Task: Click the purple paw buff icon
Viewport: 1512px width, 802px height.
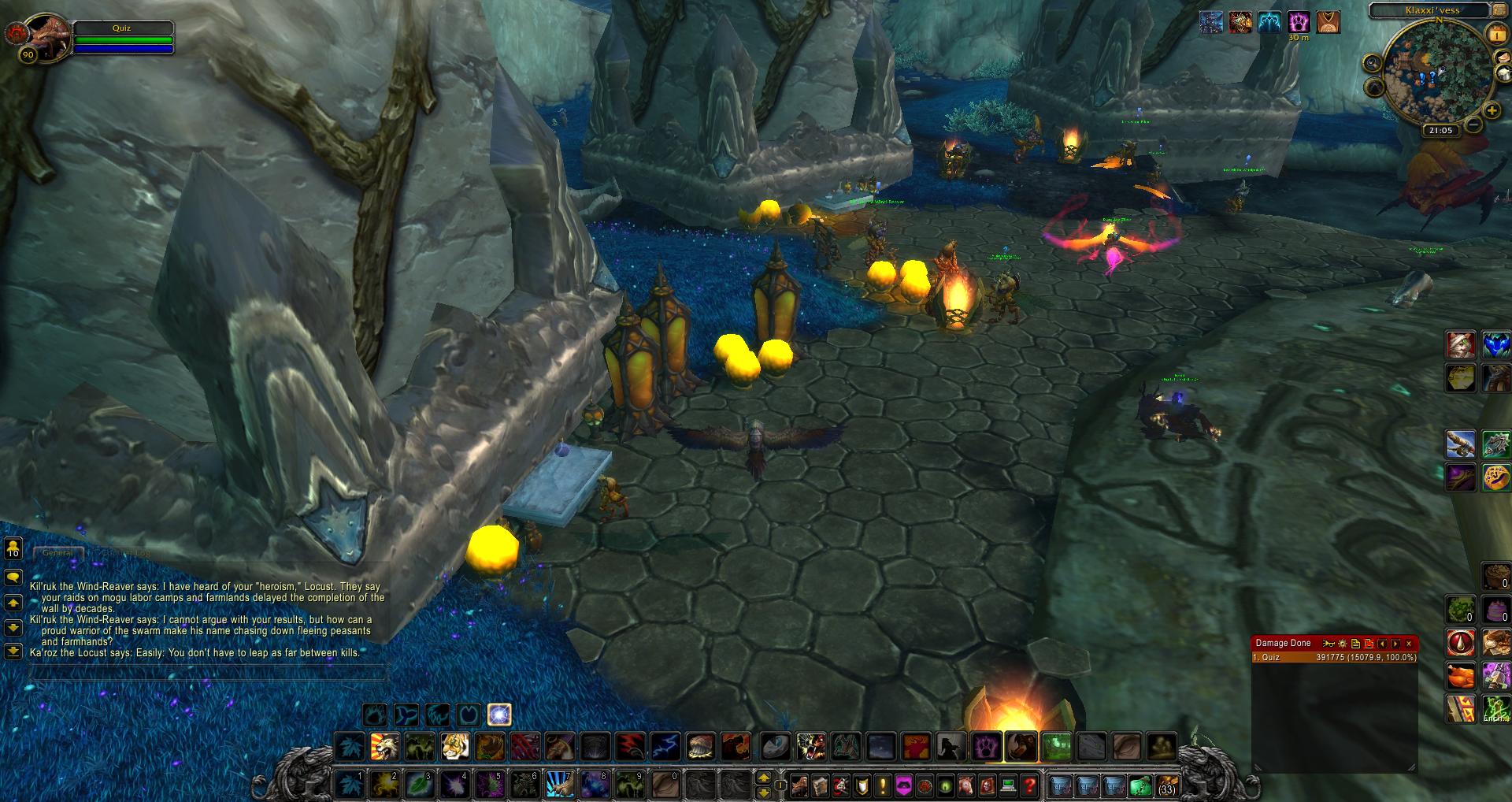Action: point(1299,22)
